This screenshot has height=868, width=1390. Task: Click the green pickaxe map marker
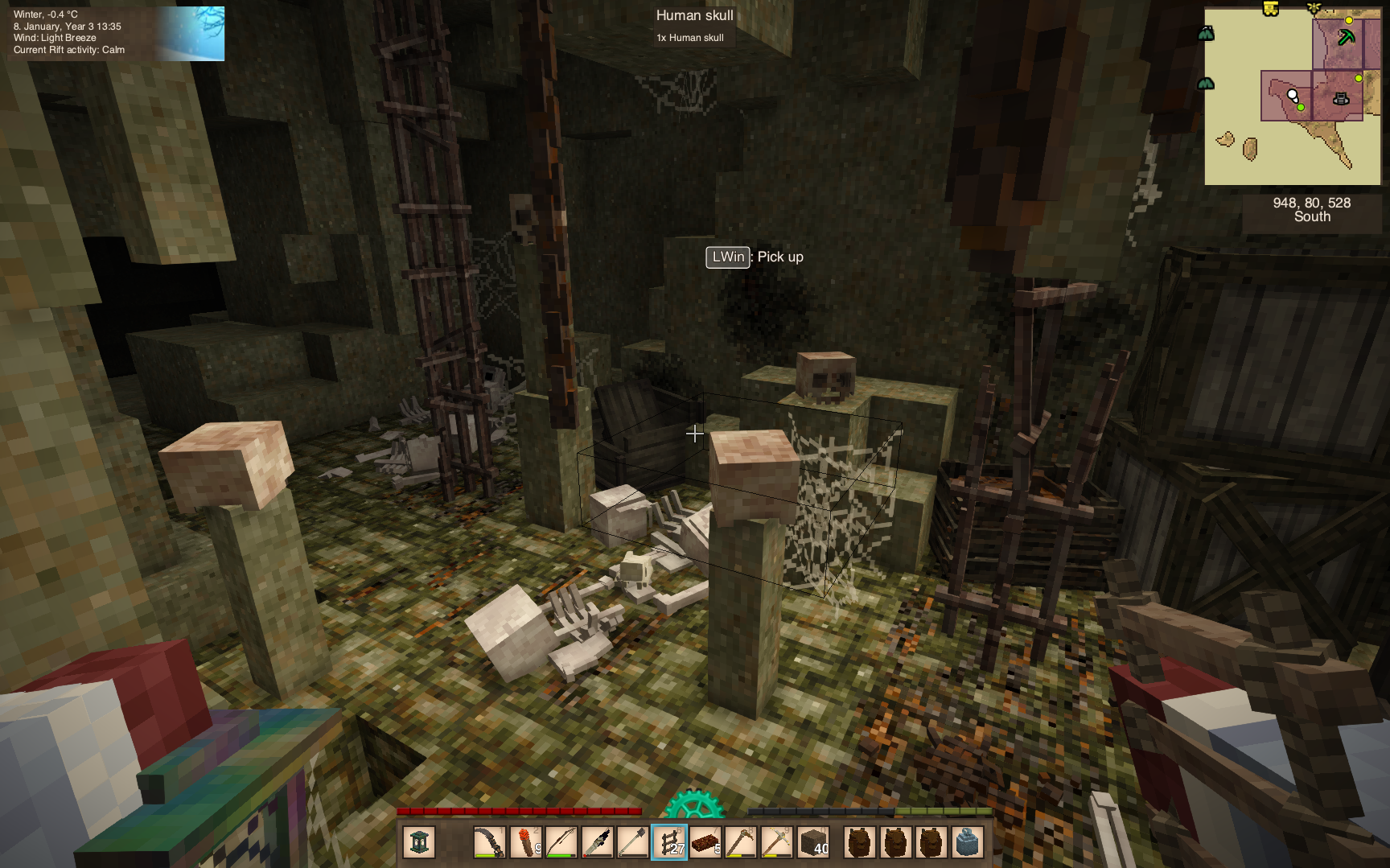point(1346,37)
